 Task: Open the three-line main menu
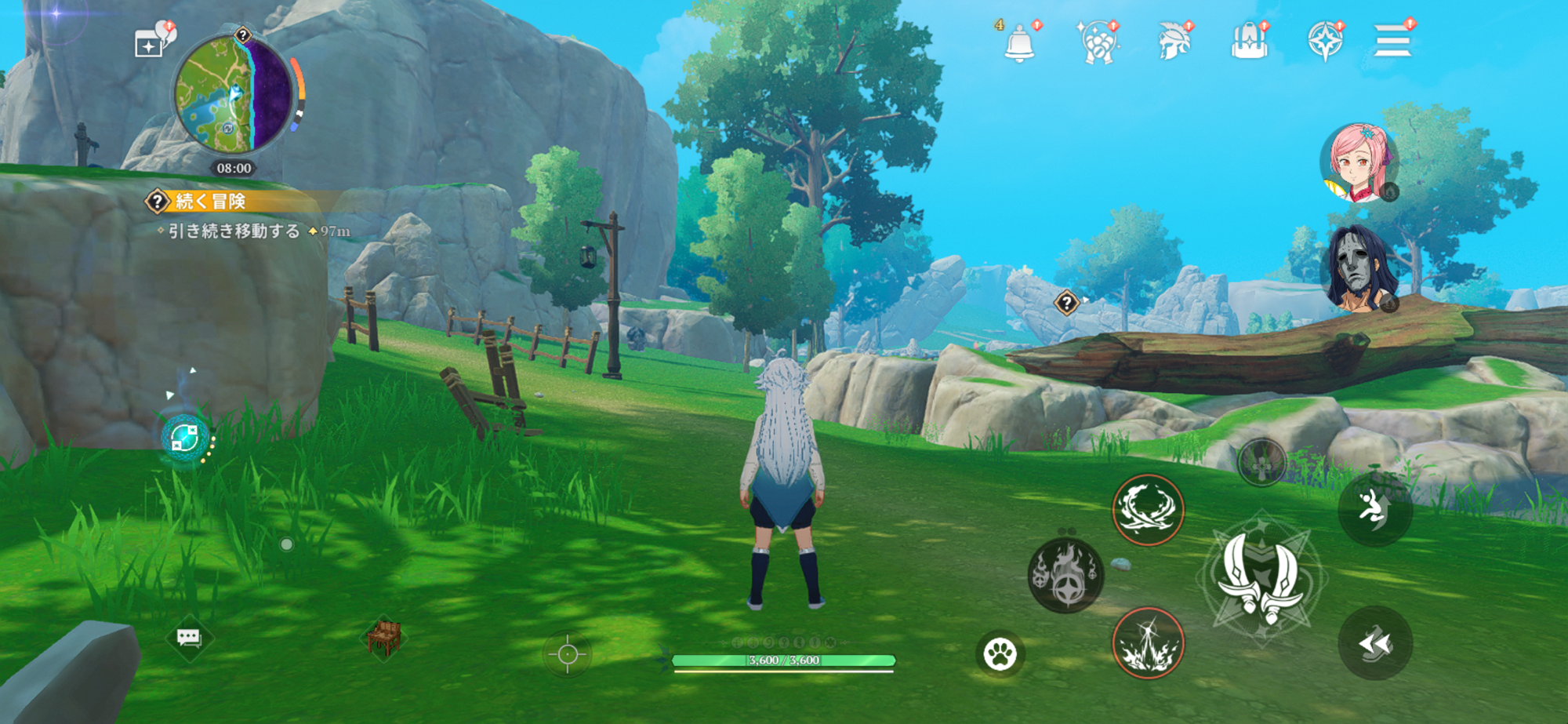(1392, 41)
